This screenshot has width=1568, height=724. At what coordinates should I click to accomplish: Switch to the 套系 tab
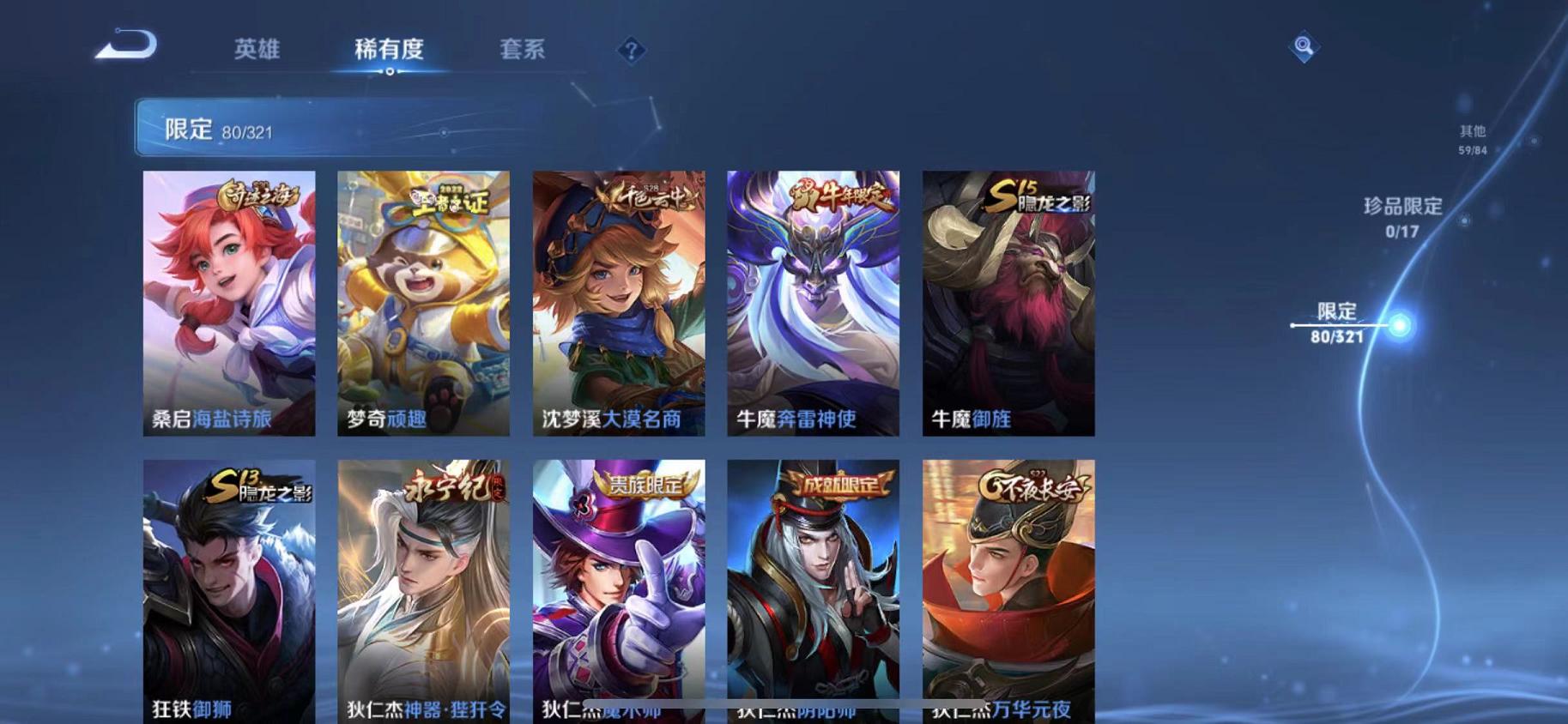click(523, 50)
